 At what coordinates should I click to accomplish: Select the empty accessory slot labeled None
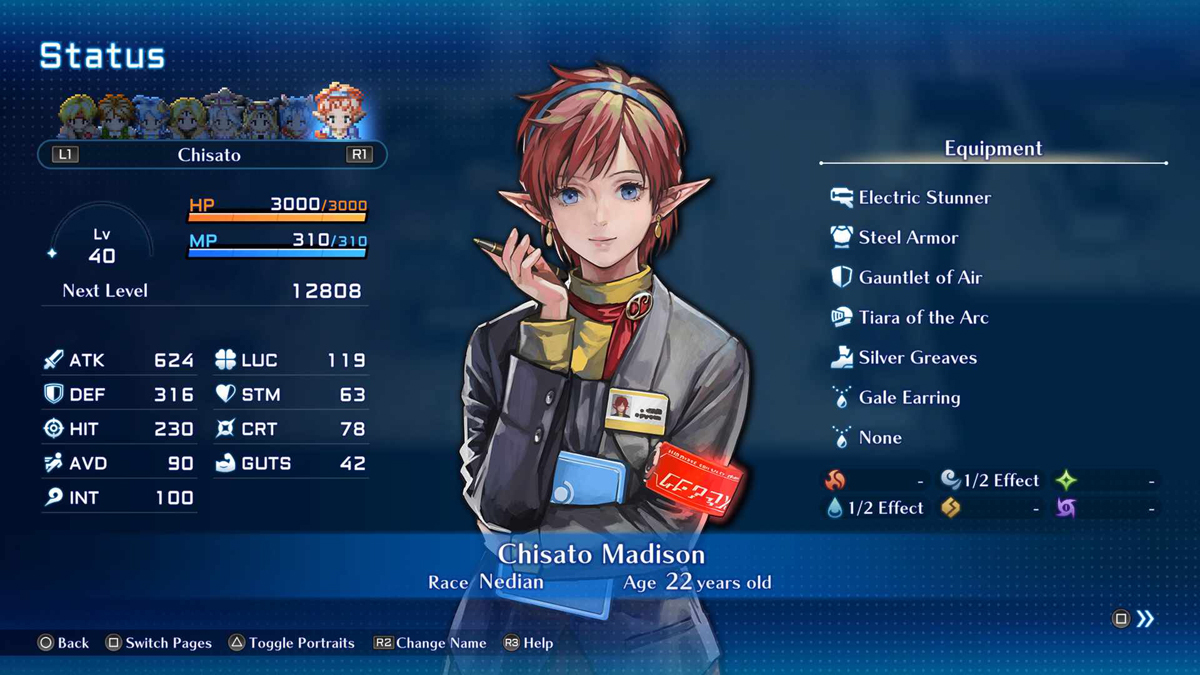(879, 438)
